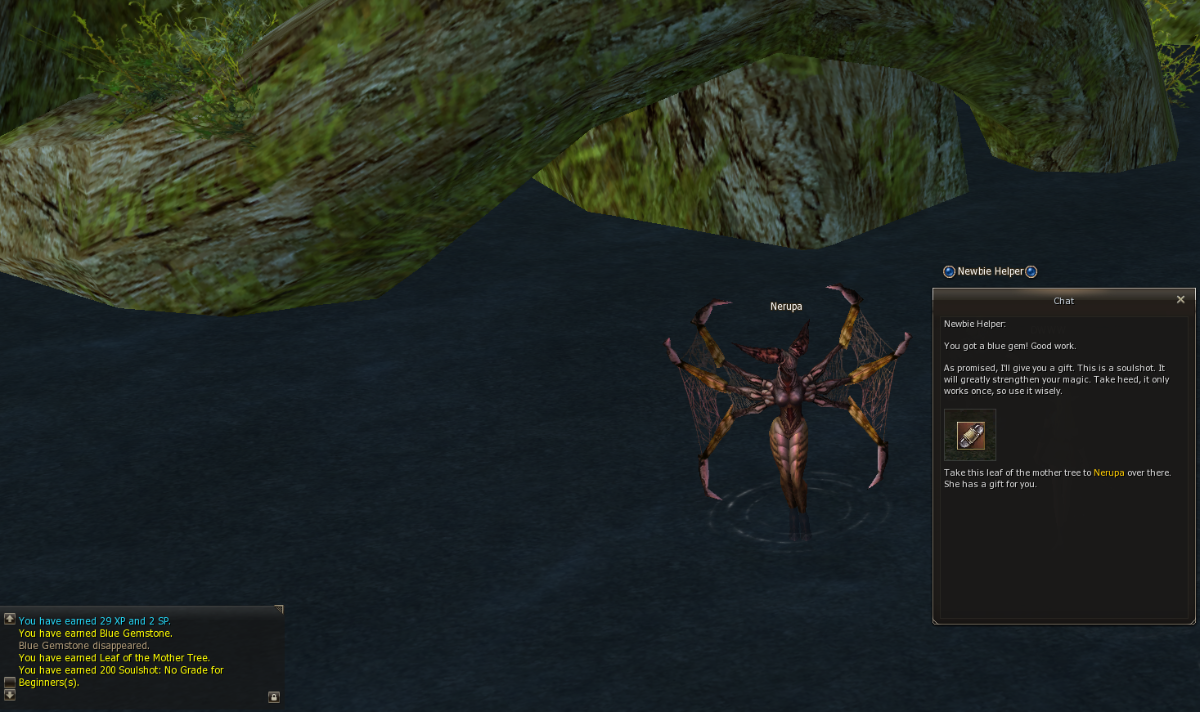The image size is (1200, 712).
Task: Click the small square button above the down arrow
Action: (x=10, y=682)
